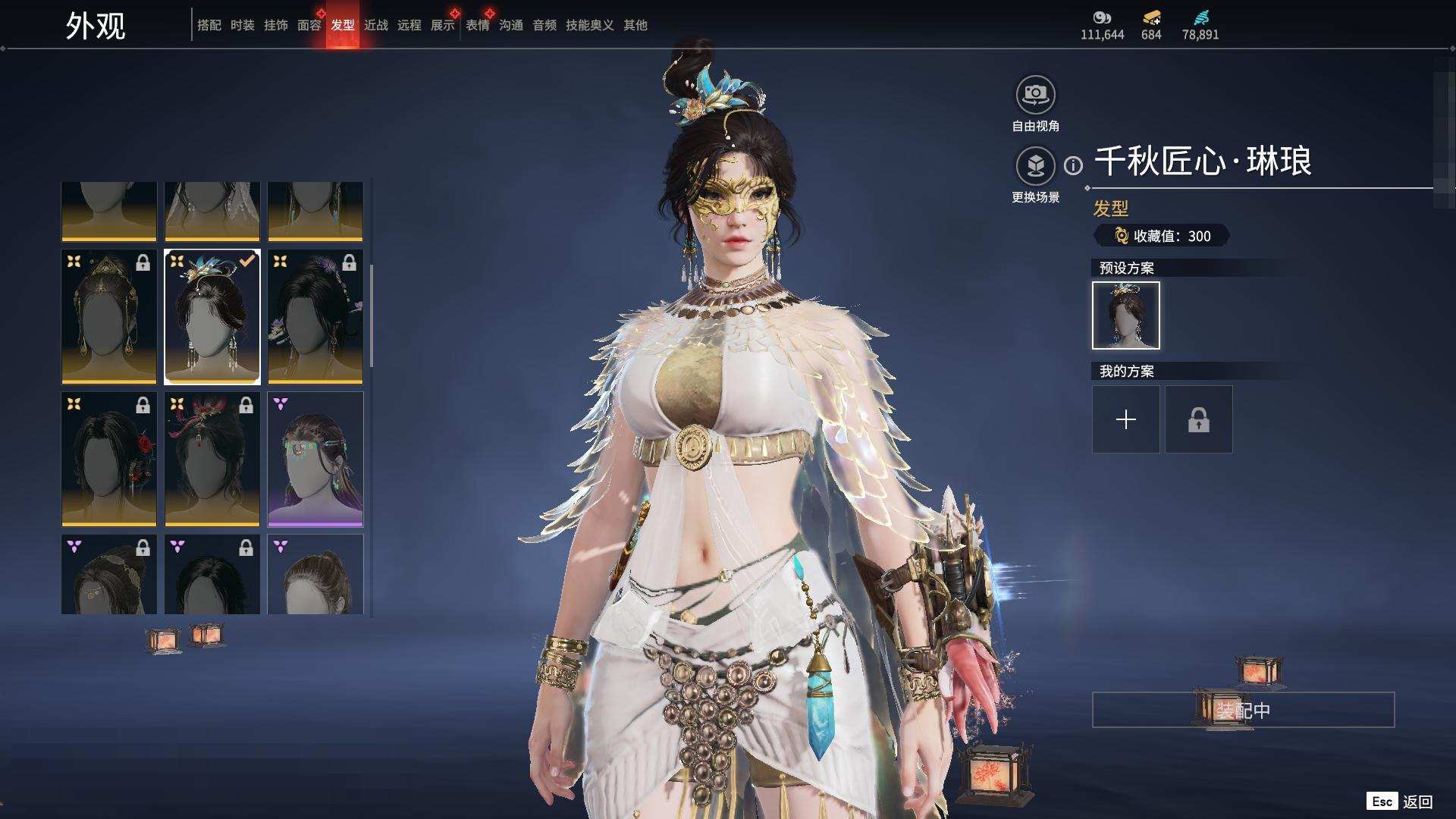Activate the 自由视角 free camera button
The width and height of the screenshot is (1456, 819).
click(1035, 96)
